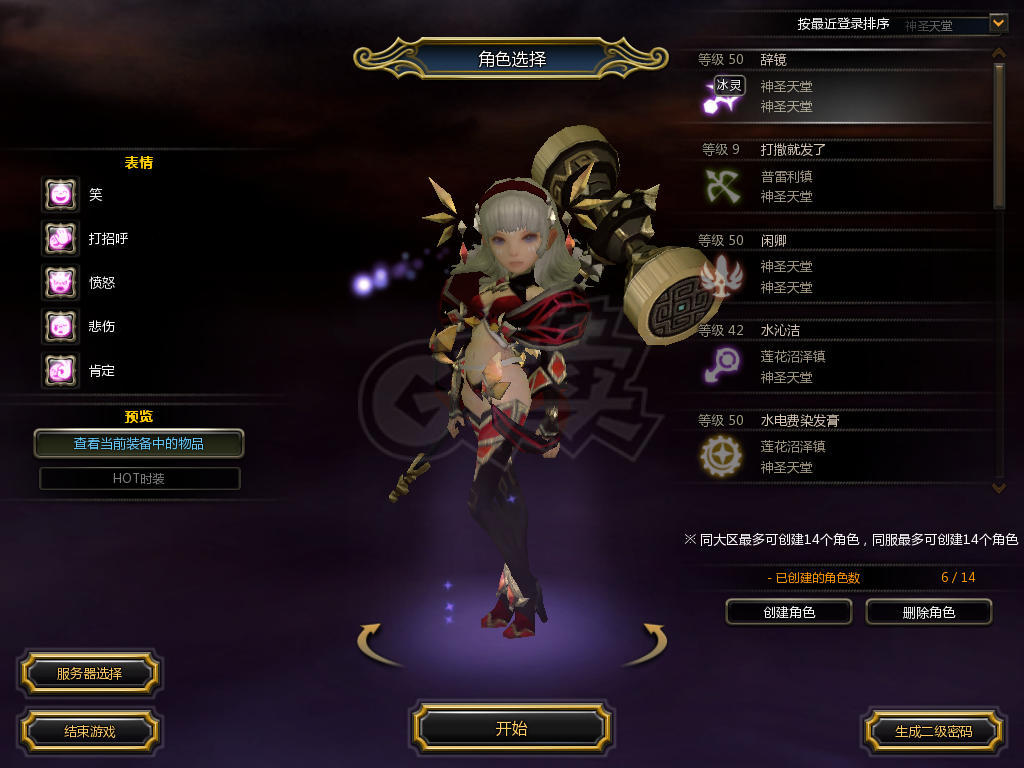Activate the 肯定 affirm emote
The image size is (1024, 768).
click(60, 370)
